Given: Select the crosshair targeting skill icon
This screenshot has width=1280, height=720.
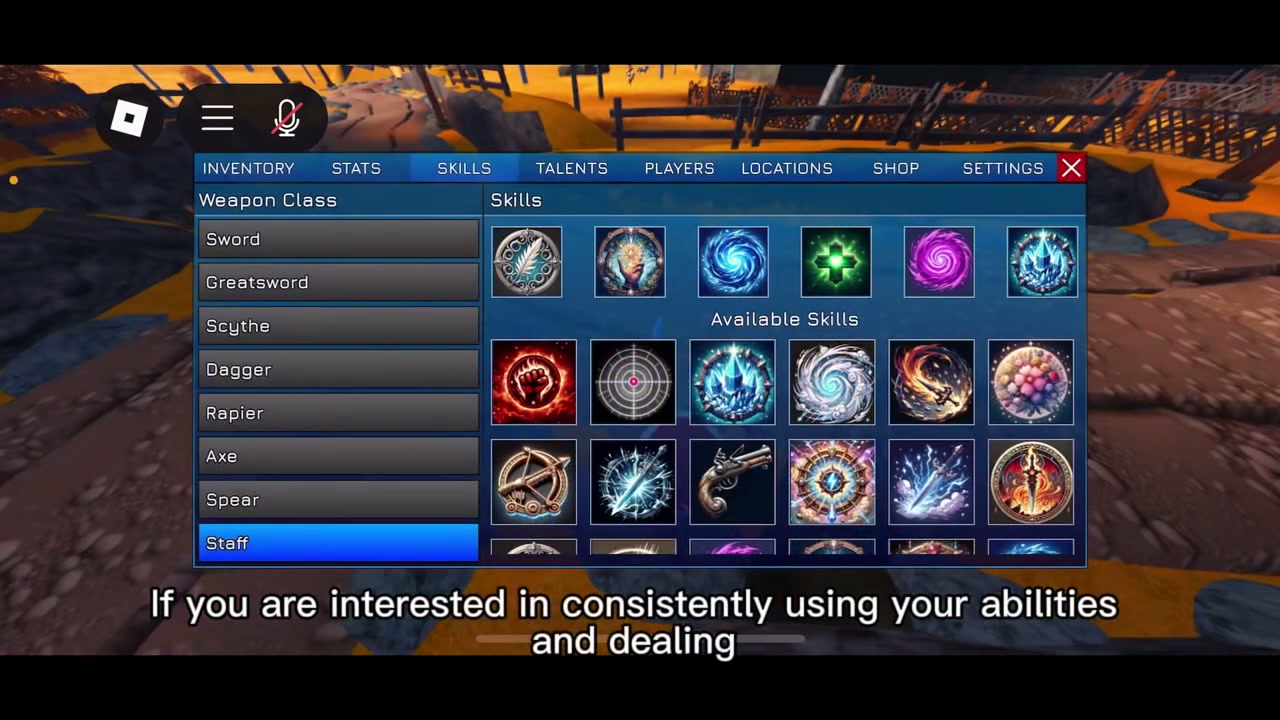Looking at the screenshot, I should [x=633, y=382].
